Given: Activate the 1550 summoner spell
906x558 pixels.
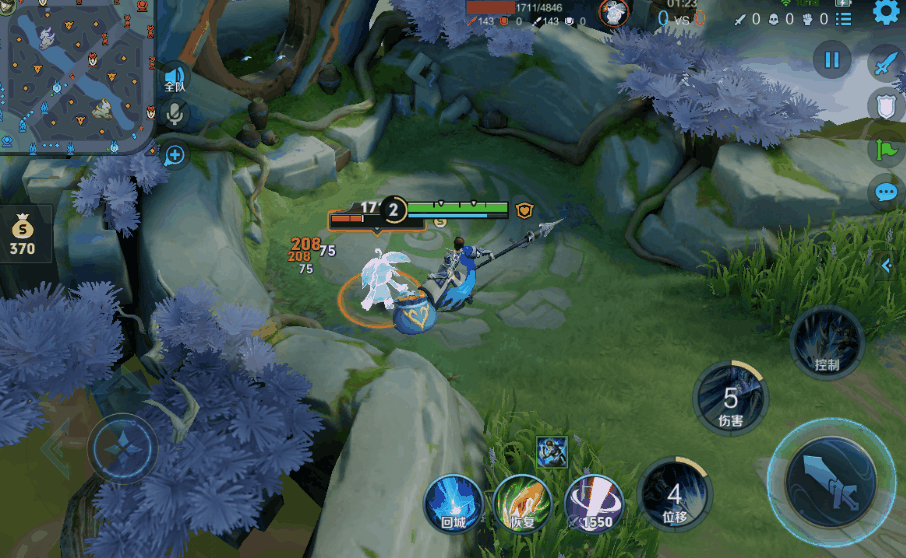Looking at the screenshot, I should 594,502.
